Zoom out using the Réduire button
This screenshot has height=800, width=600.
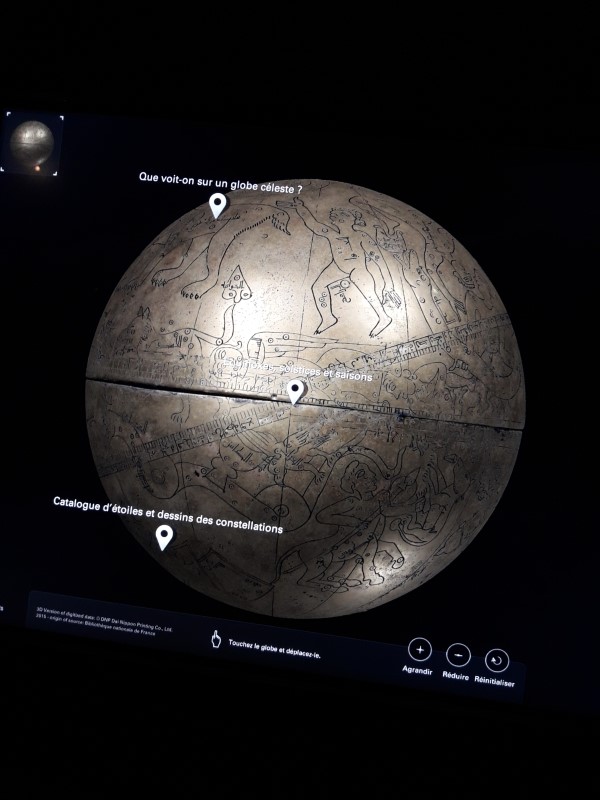458,655
